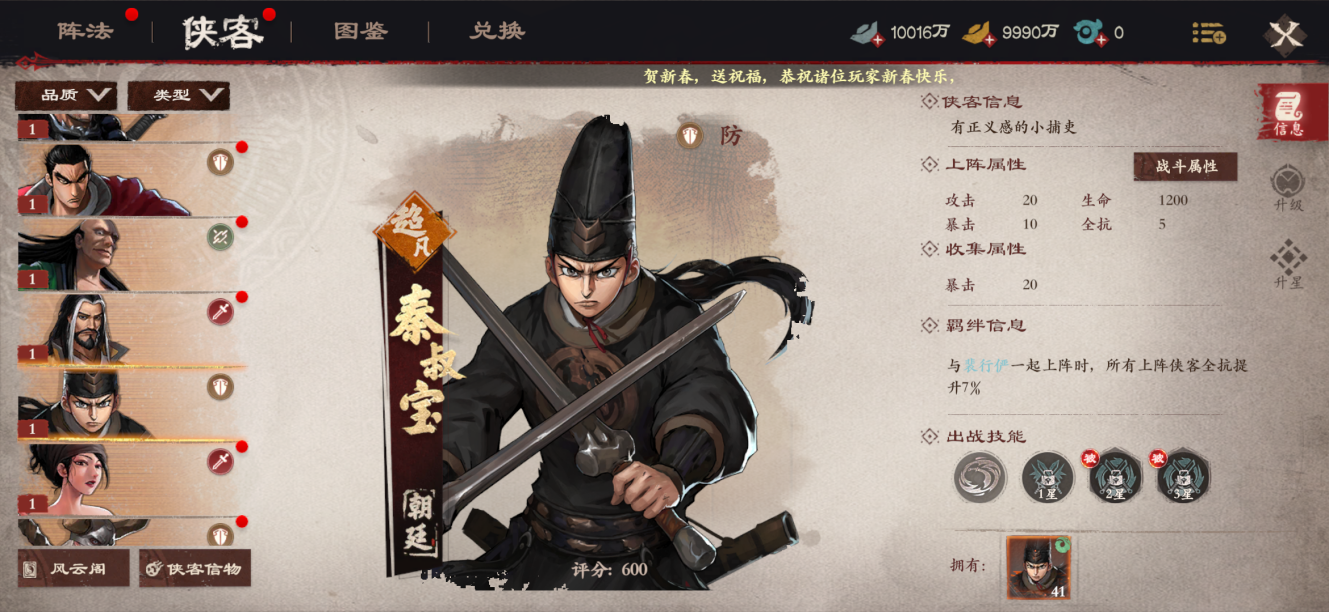Open the 品质 filter dropdown

[66, 96]
